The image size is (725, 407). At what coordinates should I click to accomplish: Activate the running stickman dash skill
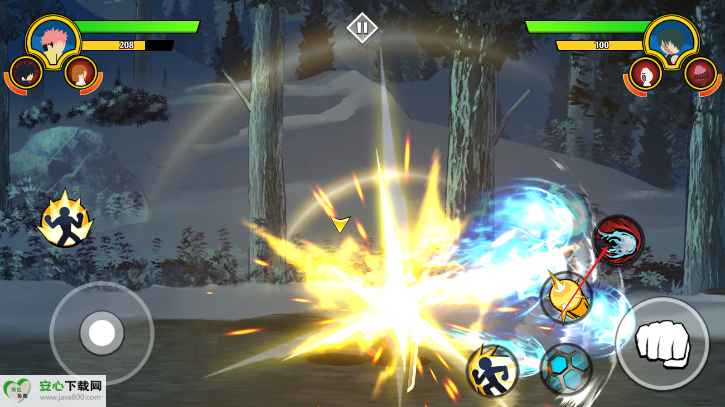point(493,371)
